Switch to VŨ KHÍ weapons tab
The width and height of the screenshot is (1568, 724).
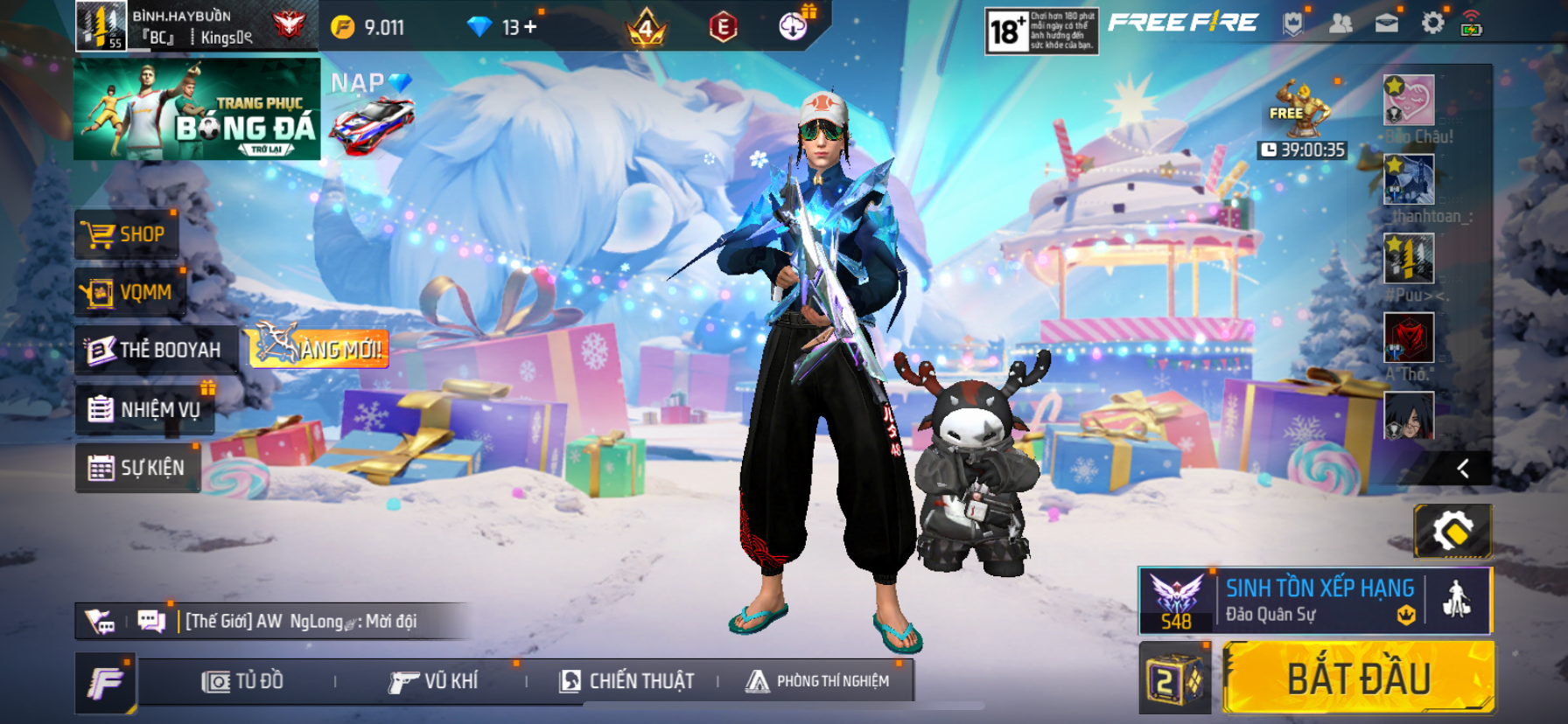coord(434,681)
